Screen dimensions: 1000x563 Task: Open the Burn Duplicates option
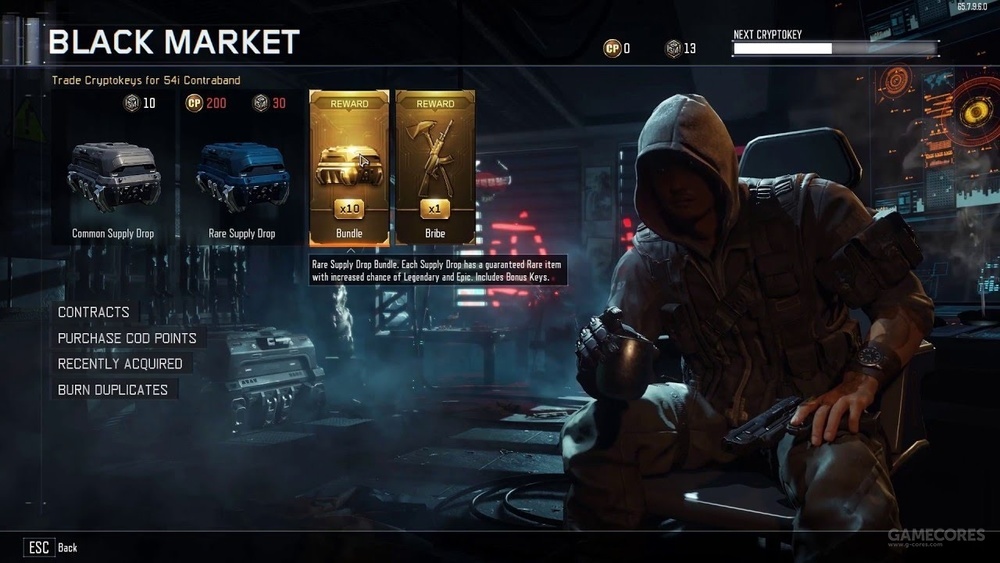pyautogui.click(x=112, y=390)
